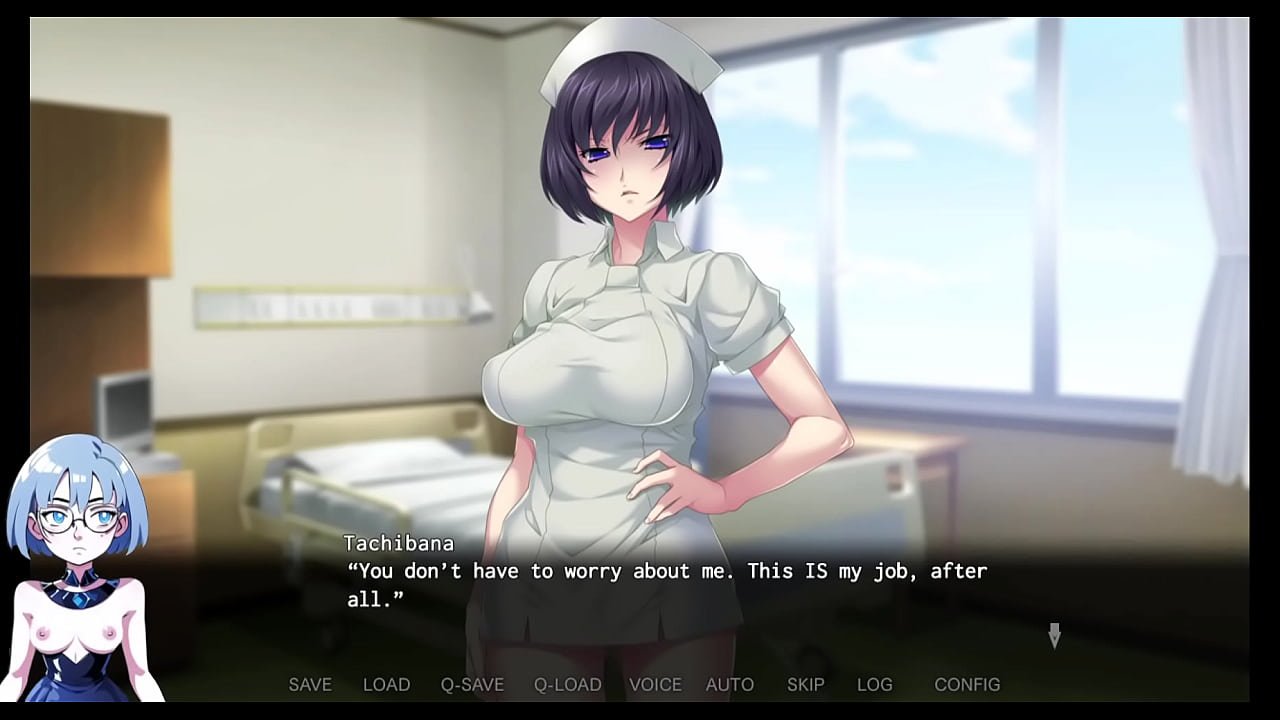Open the LOG message history
Screen dimensions: 1280x720
[876, 684]
